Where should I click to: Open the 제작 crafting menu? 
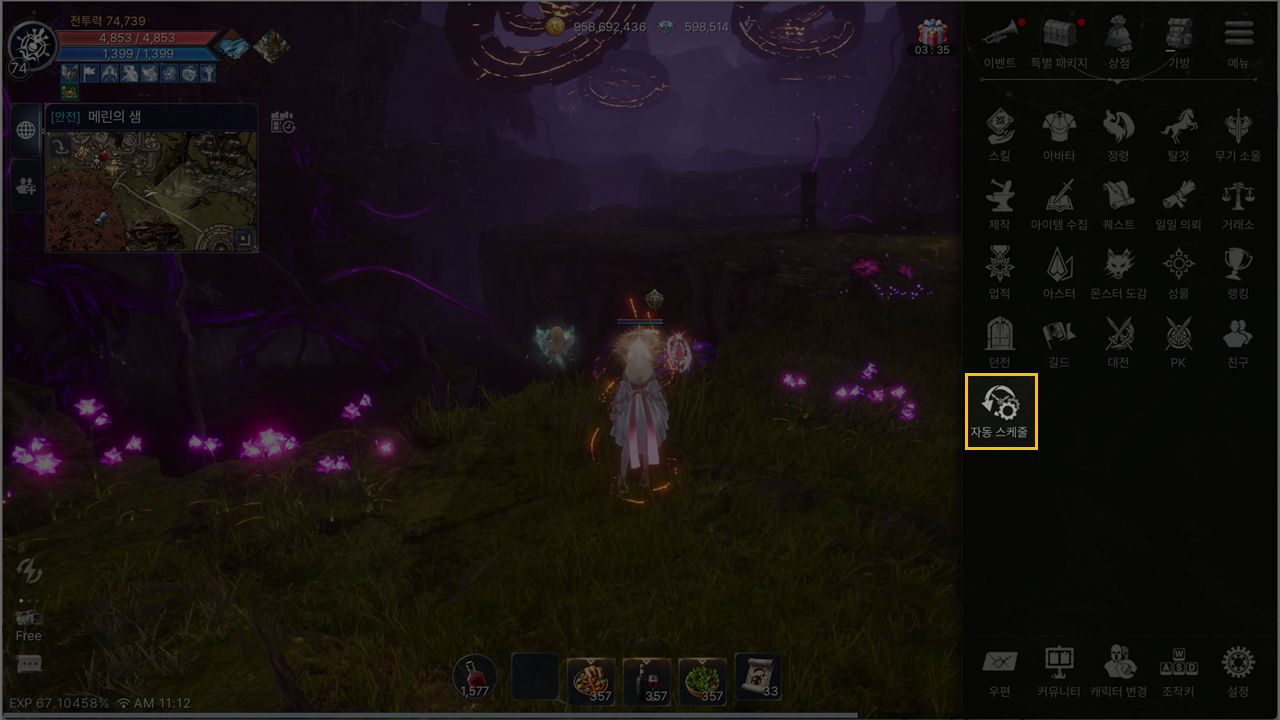[x=999, y=202]
